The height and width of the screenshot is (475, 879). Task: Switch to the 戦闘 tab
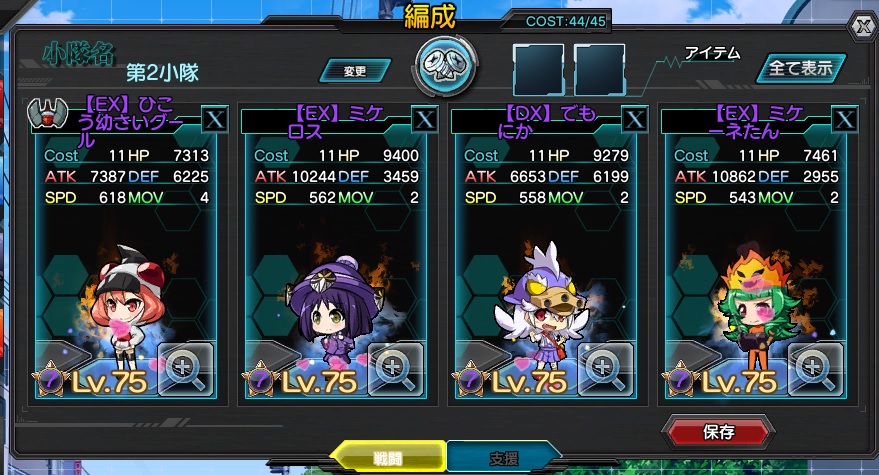(387, 457)
